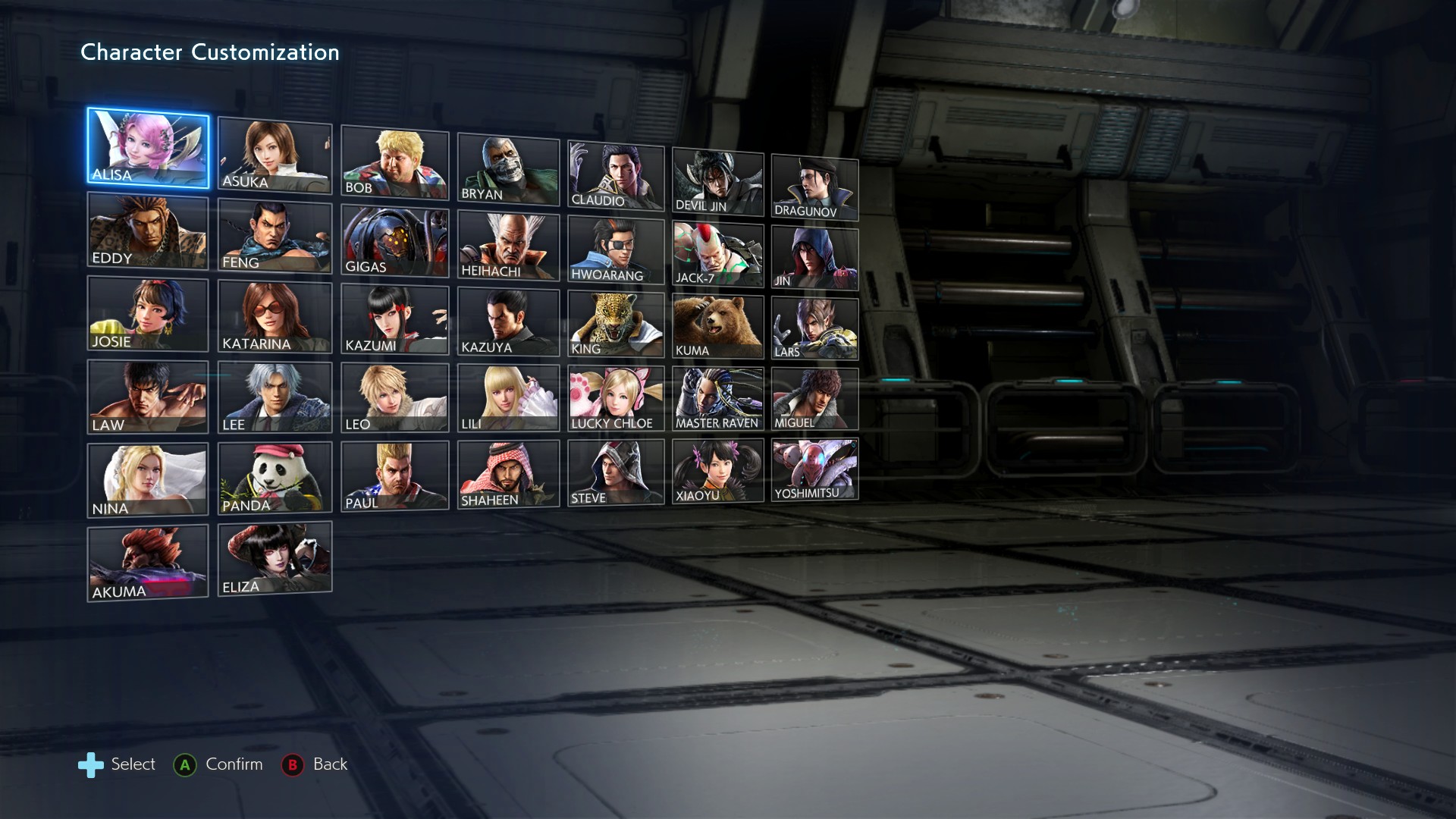Select Devil Jin for customization
This screenshot has height=819, width=1456.
[717, 182]
